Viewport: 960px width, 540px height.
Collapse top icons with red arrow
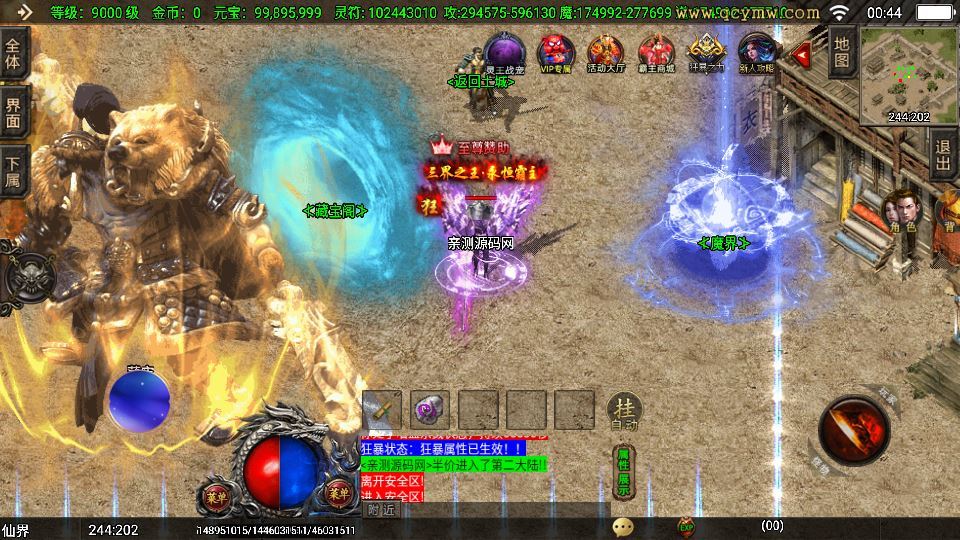(x=801, y=53)
